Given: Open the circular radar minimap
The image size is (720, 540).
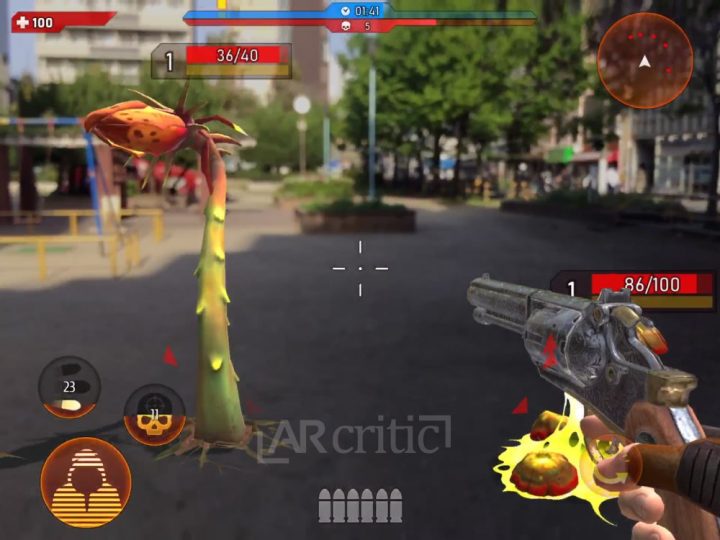Looking at the screenshot, I should 645,60.
